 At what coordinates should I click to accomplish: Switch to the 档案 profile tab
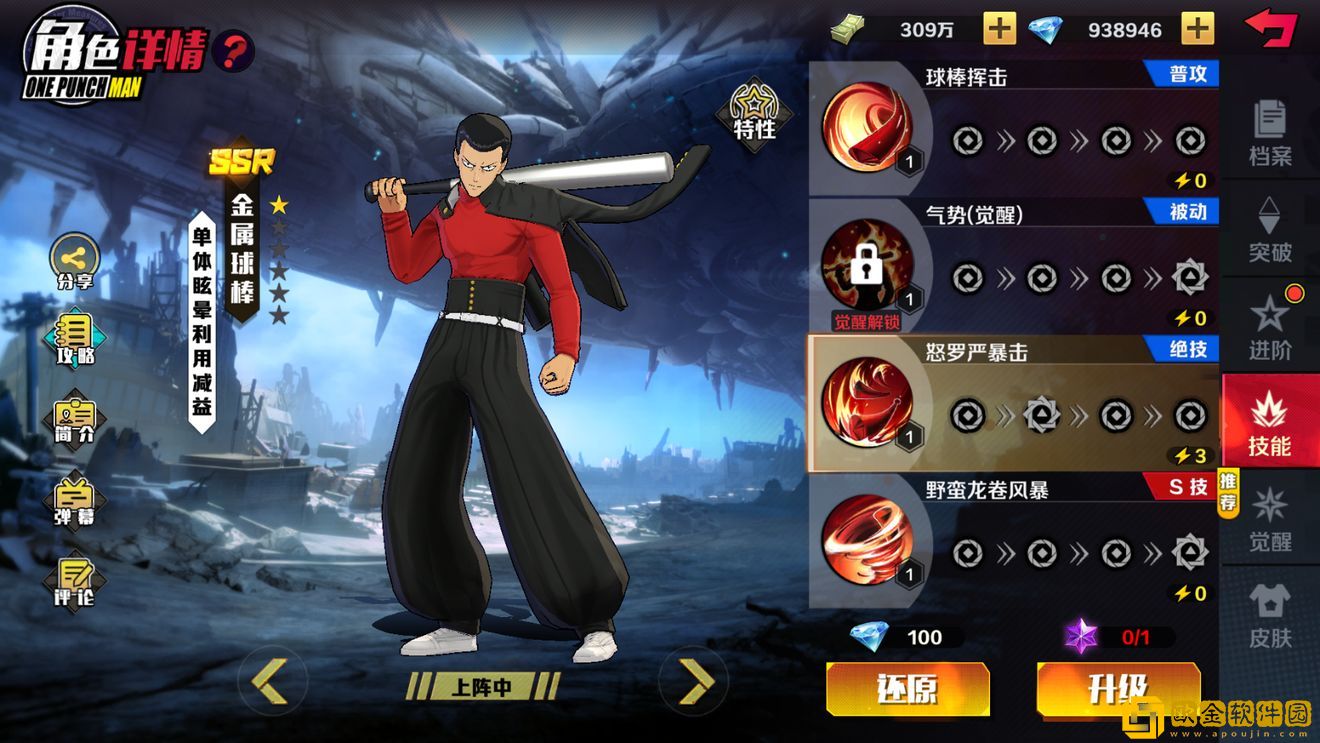(x=1270, y=133)
